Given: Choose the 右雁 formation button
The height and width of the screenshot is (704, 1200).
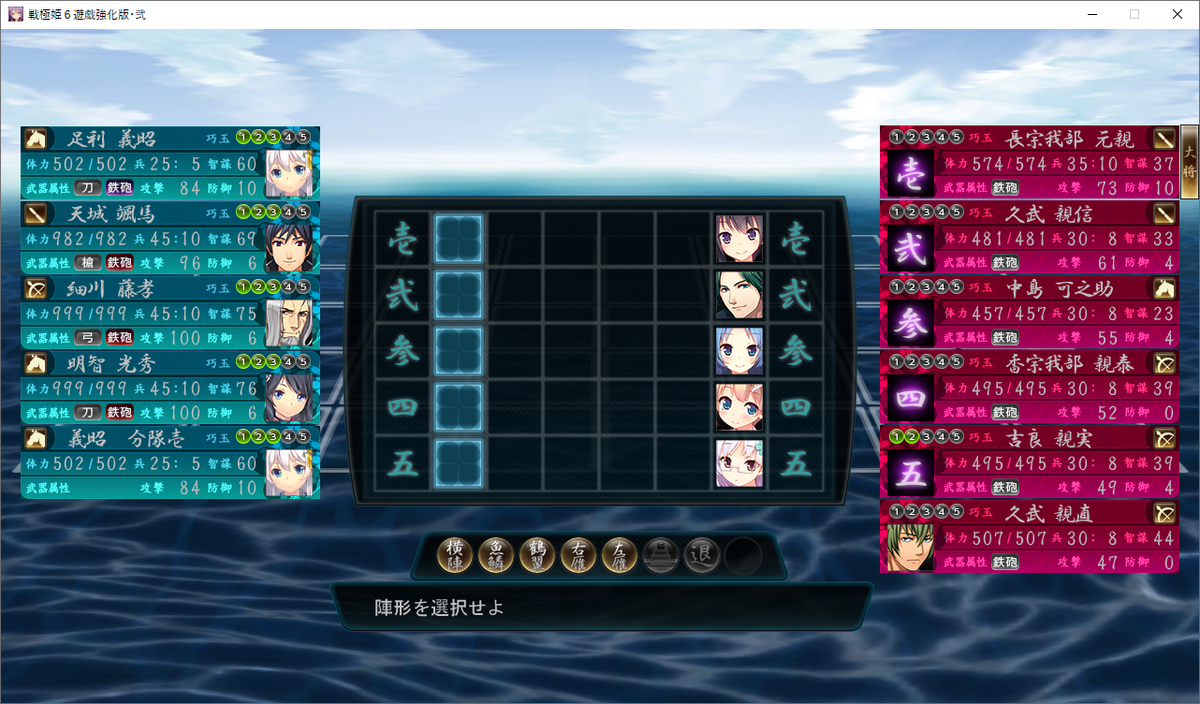Looking at the screenshot, I should [579, 555].
